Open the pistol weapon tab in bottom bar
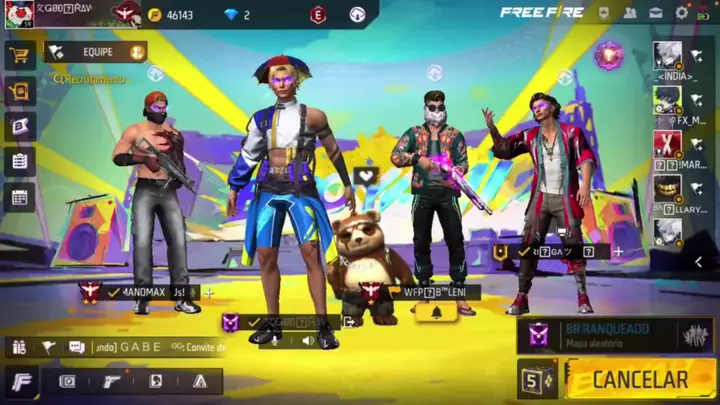This screenshot has width=720, height=405. coord(112,381)
